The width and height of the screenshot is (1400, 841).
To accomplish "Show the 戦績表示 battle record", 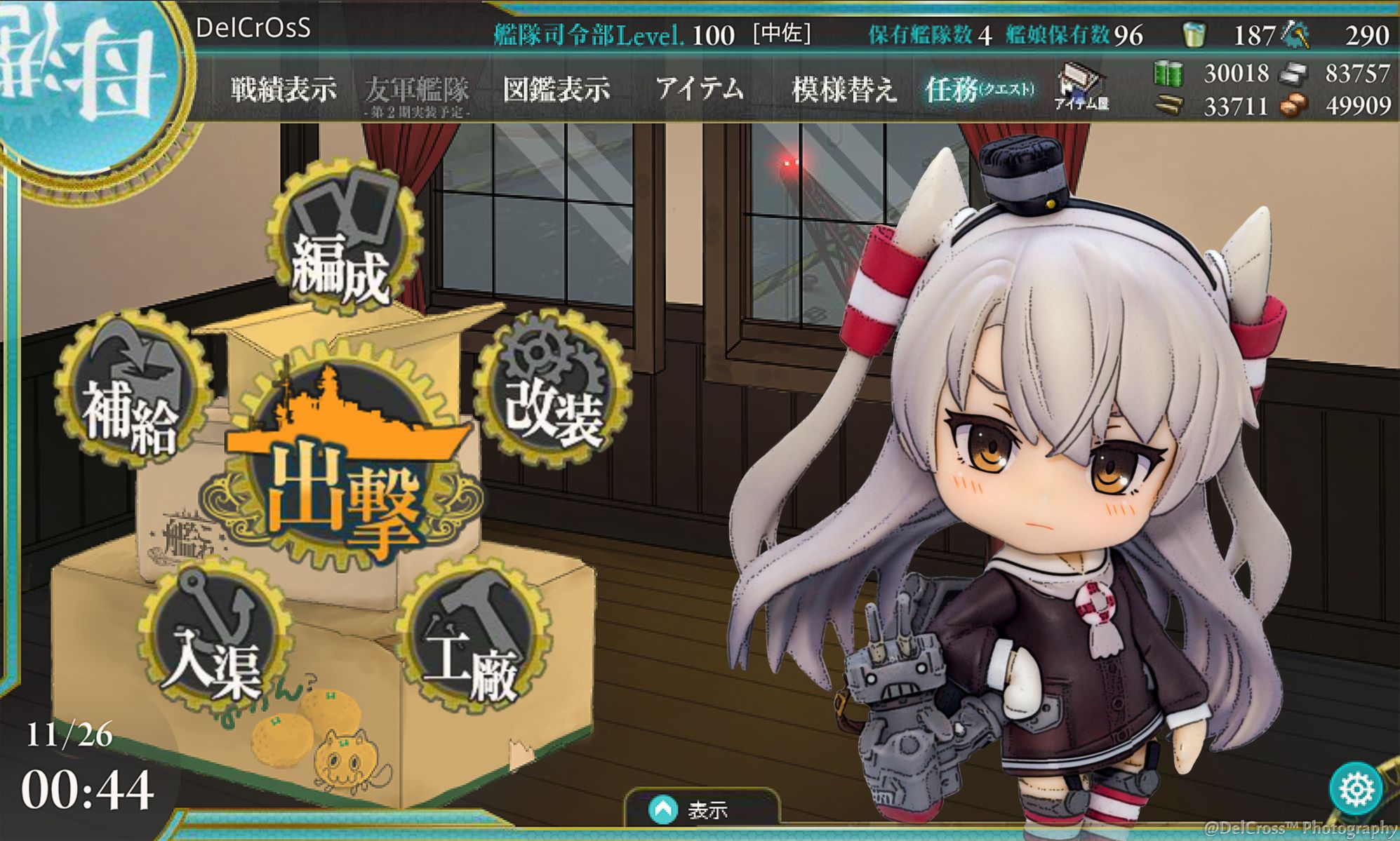I will coord(284,90).
